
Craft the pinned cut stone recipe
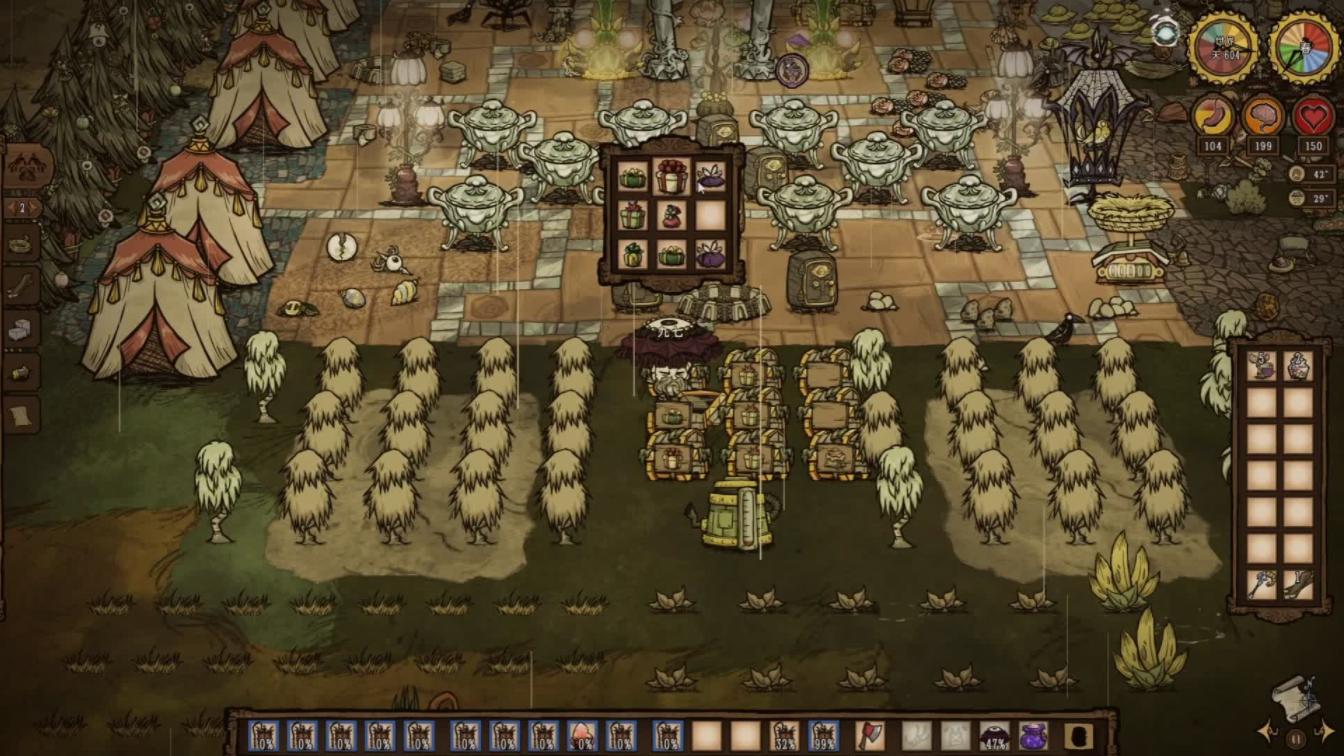point(21,329)
